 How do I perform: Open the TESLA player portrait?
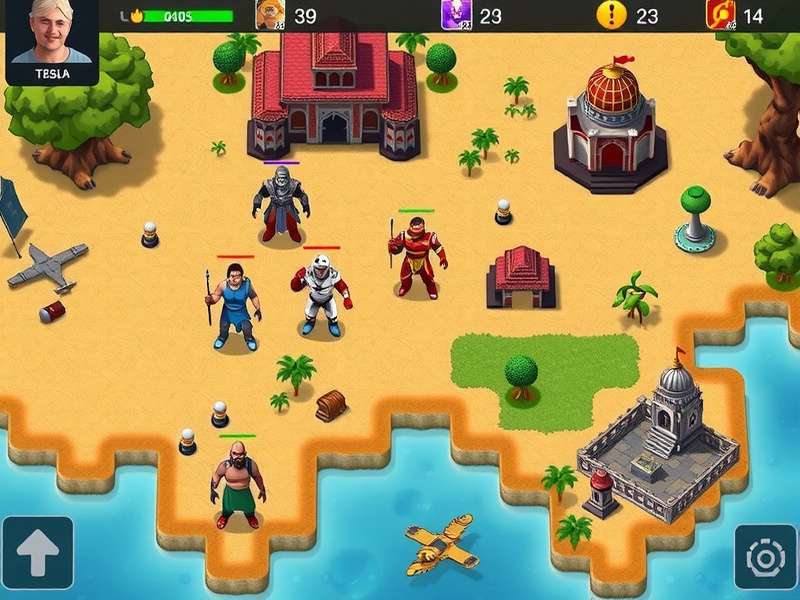click(52, 40)
